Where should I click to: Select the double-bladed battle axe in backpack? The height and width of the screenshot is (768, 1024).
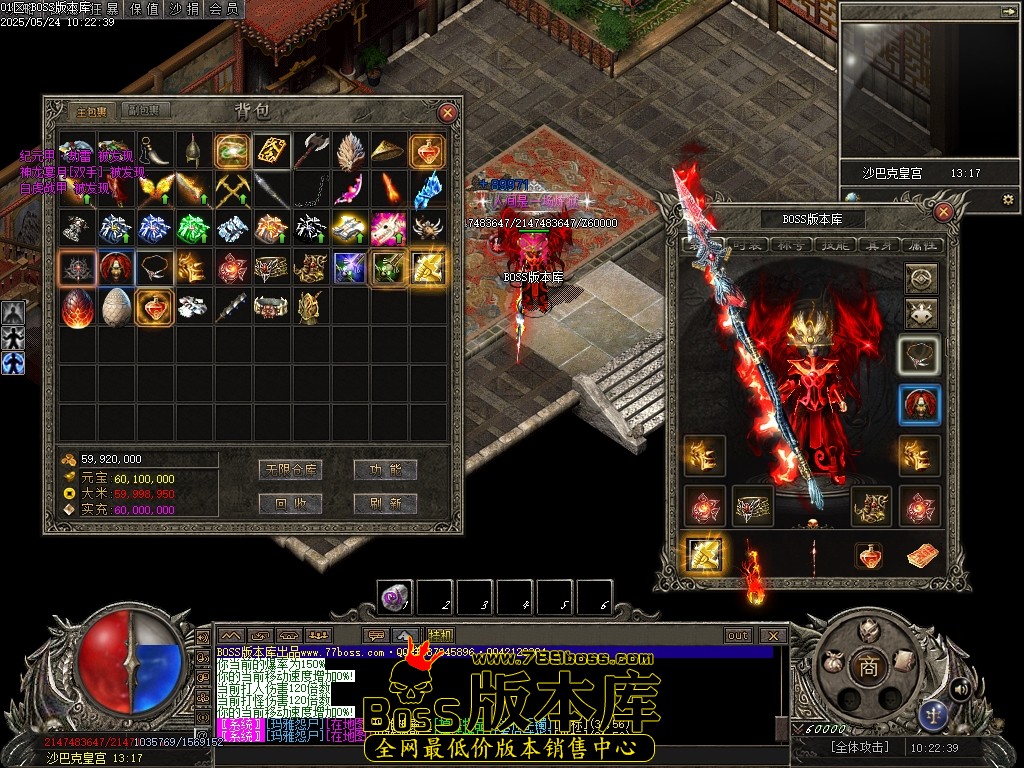pyautogui.click(x=311, y=150)
